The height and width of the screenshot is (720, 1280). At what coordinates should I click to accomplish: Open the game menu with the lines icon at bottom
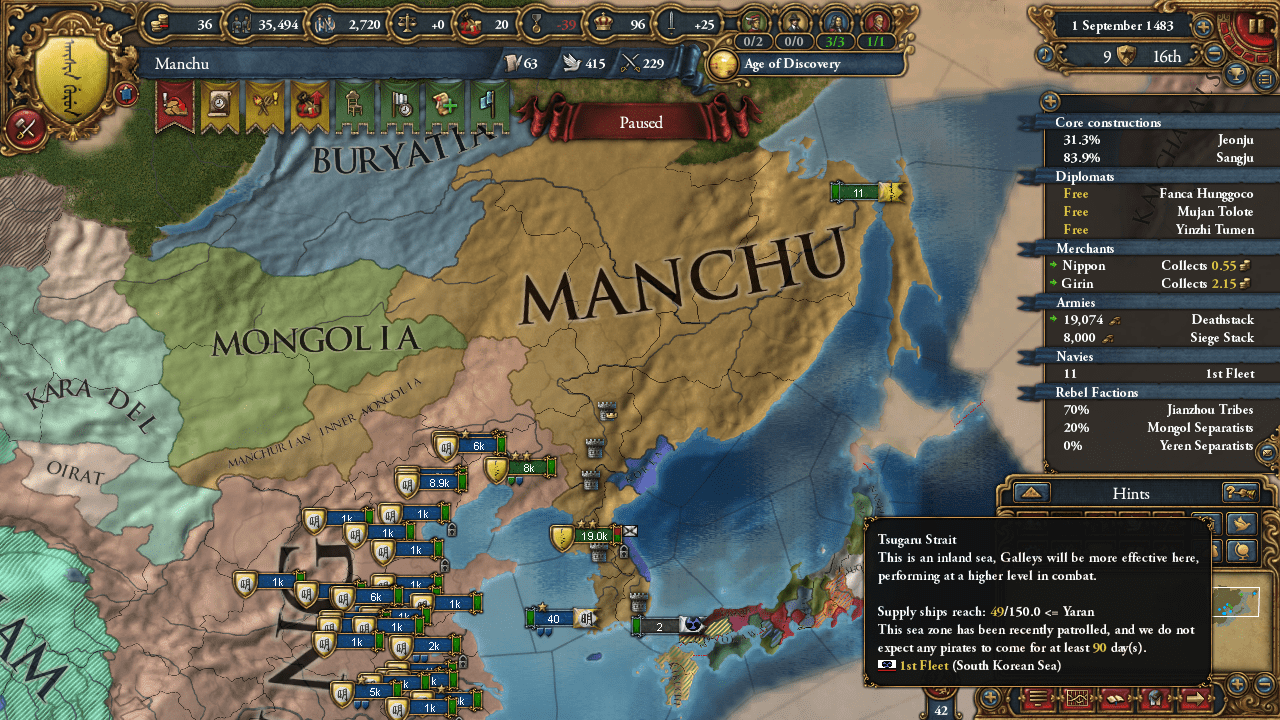[x=1037, y=699]
